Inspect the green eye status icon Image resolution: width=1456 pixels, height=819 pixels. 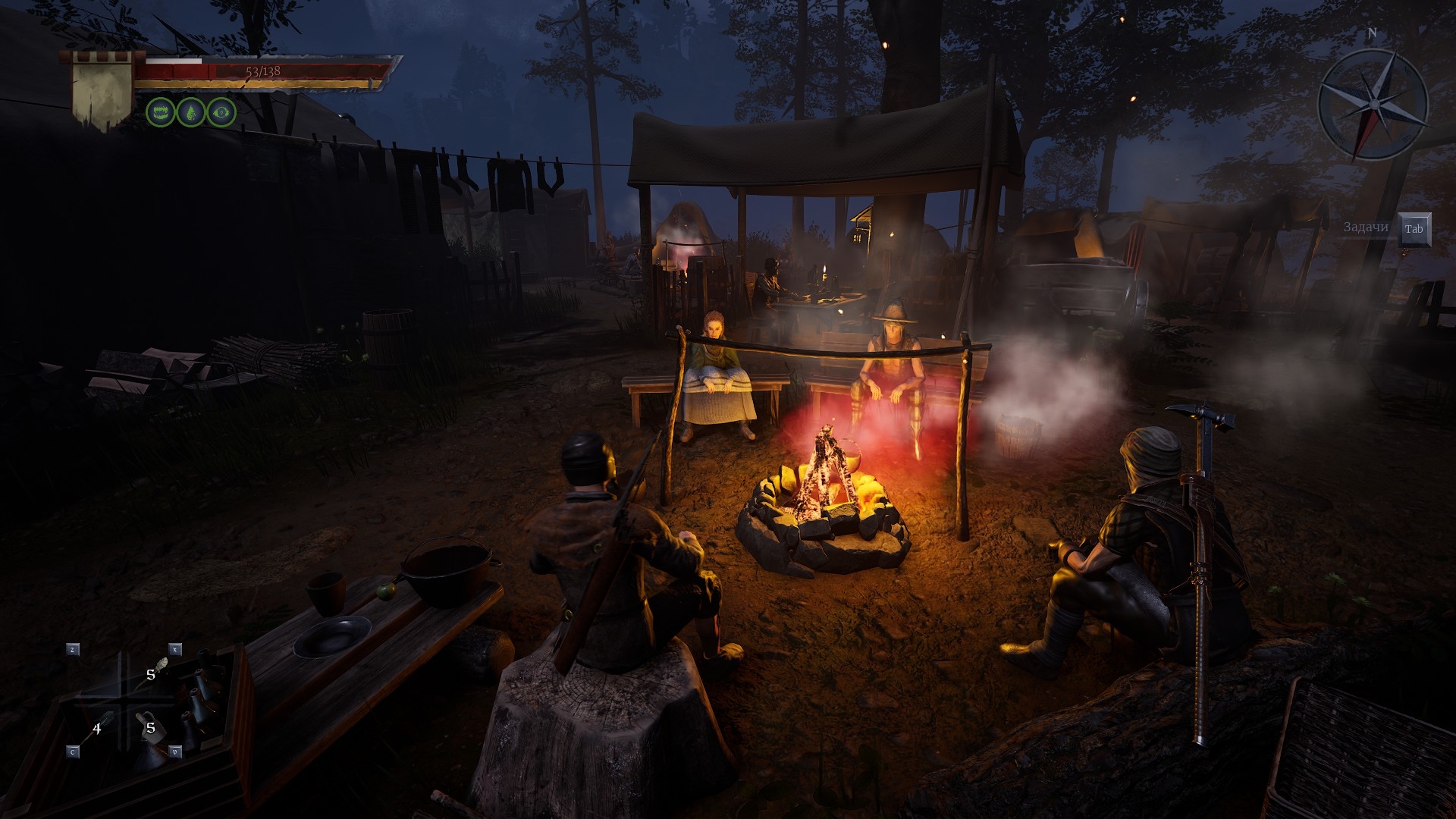[221, 112]
